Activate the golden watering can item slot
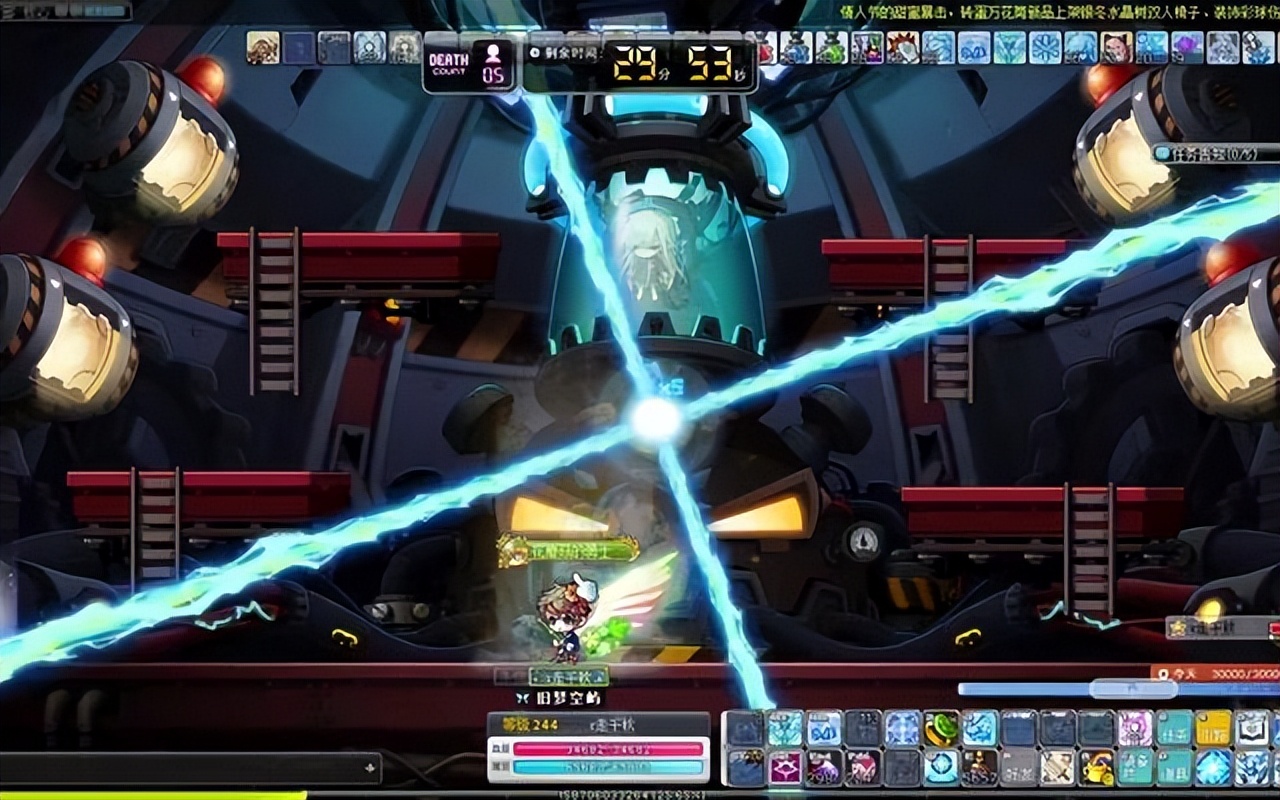 pyautogui.click(x=1096, y=767)
